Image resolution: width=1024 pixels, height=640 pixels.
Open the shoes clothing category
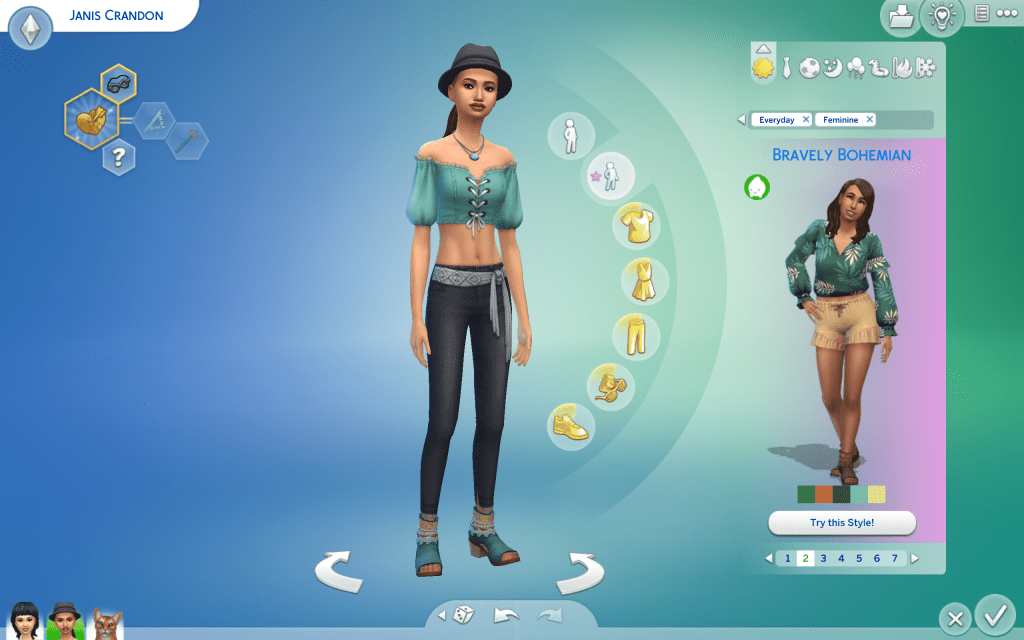tap(571, 425)
